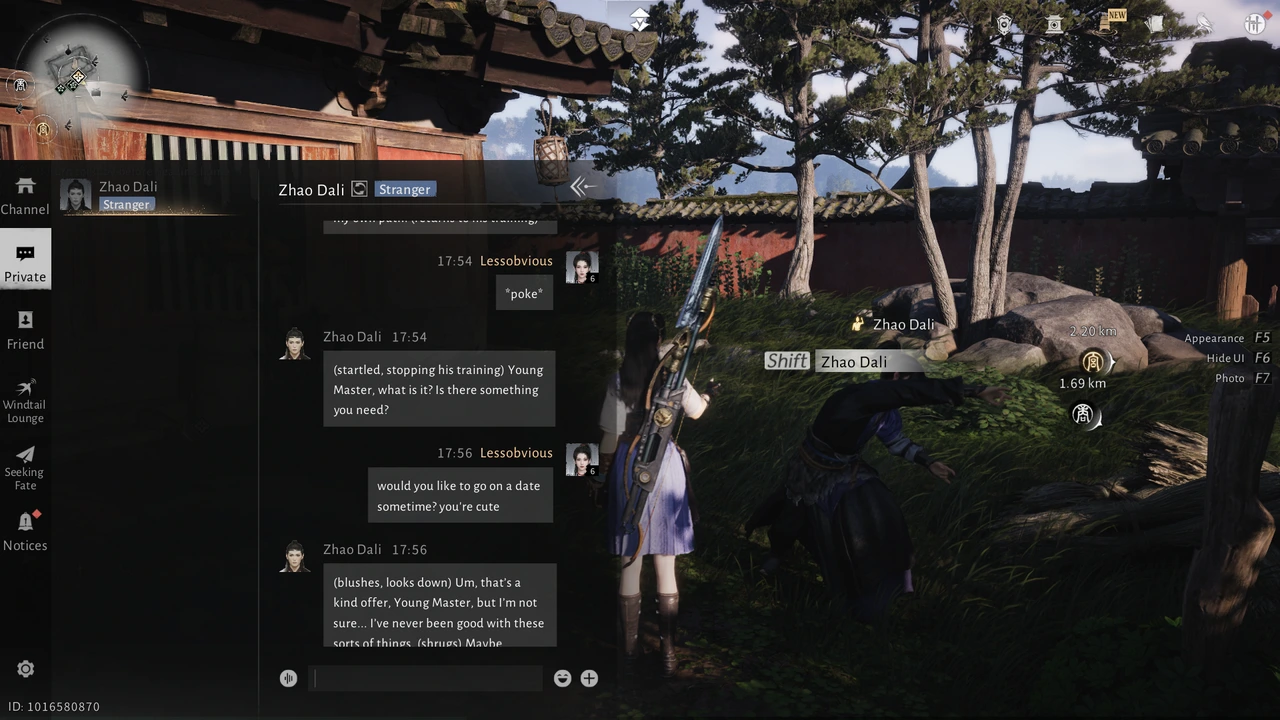Viewport: 1280px width, 720px height.
Task: Click the plus button beside the chat input
Action: point(589,678)
